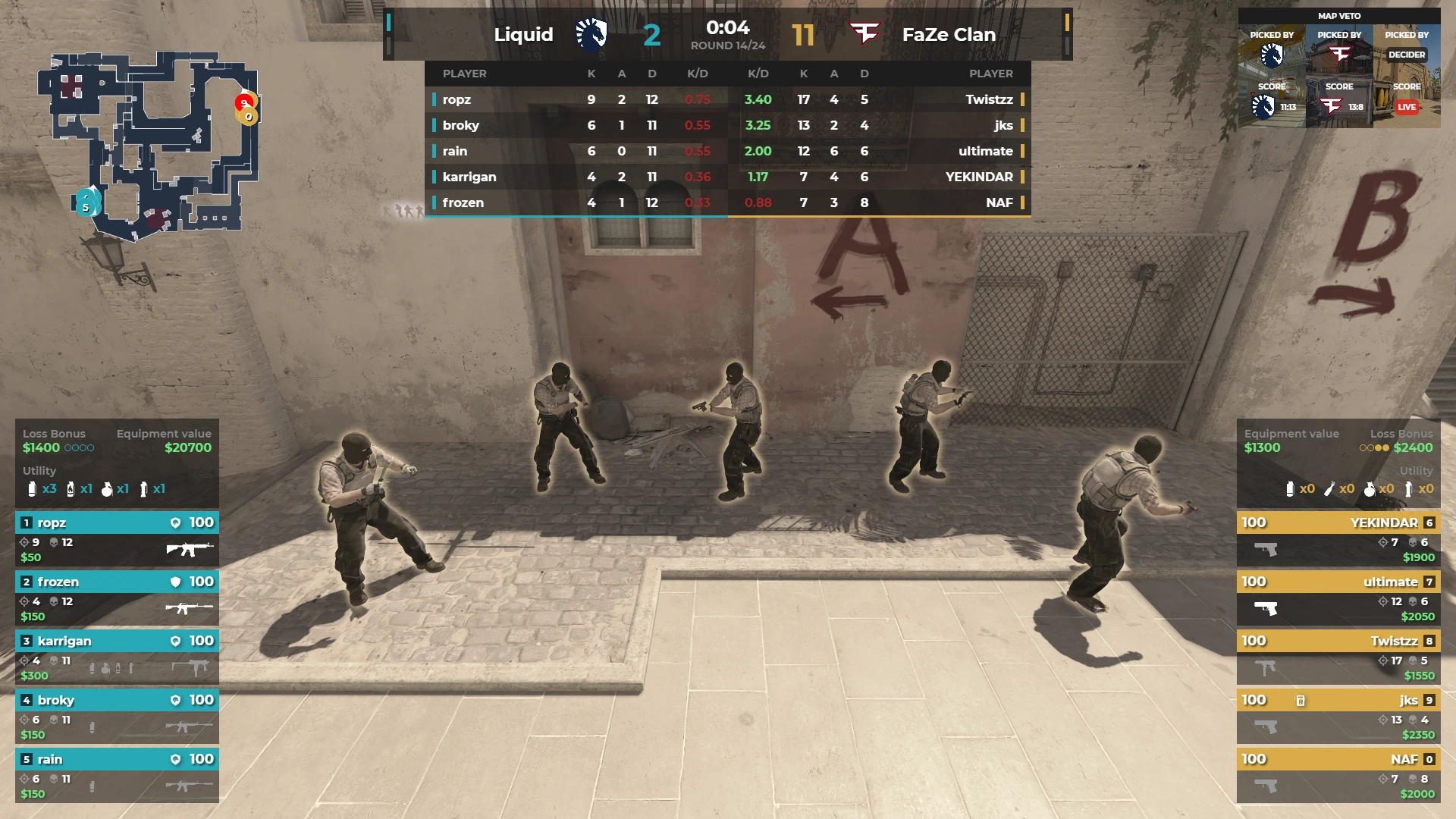Select ropz's player panel showing 100 health

[117, 539]
